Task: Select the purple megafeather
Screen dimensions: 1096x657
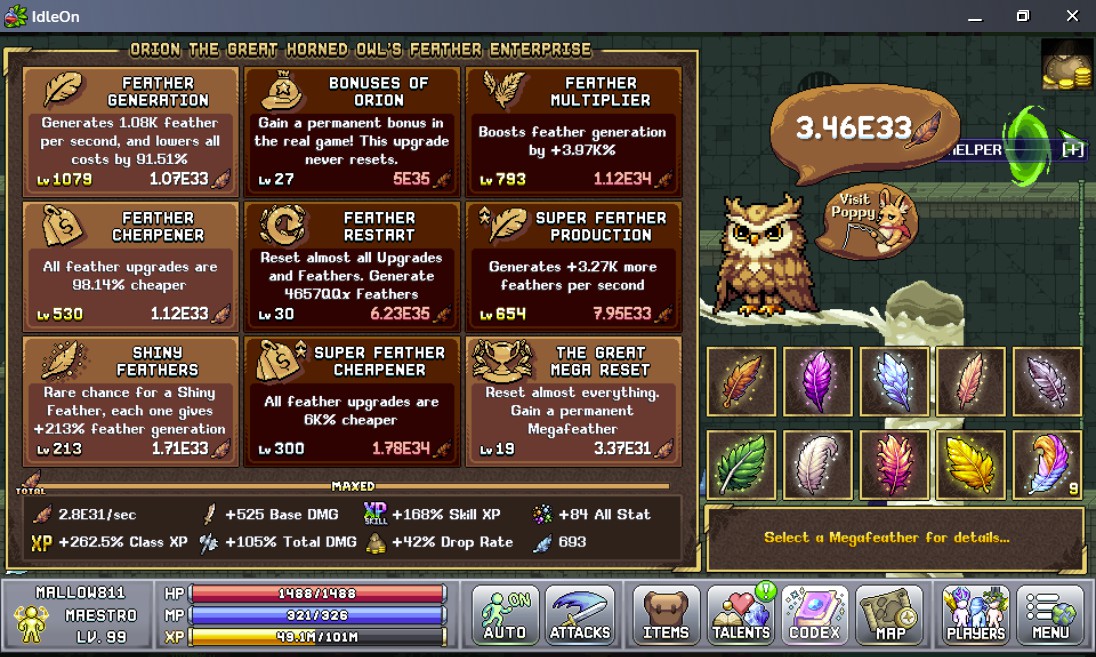Action: point(818,381)
